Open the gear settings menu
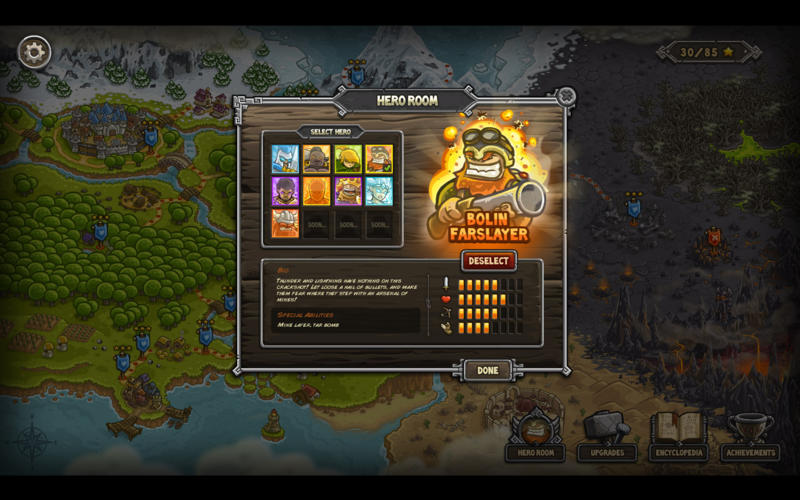800x500 pixels. (34, 51)
